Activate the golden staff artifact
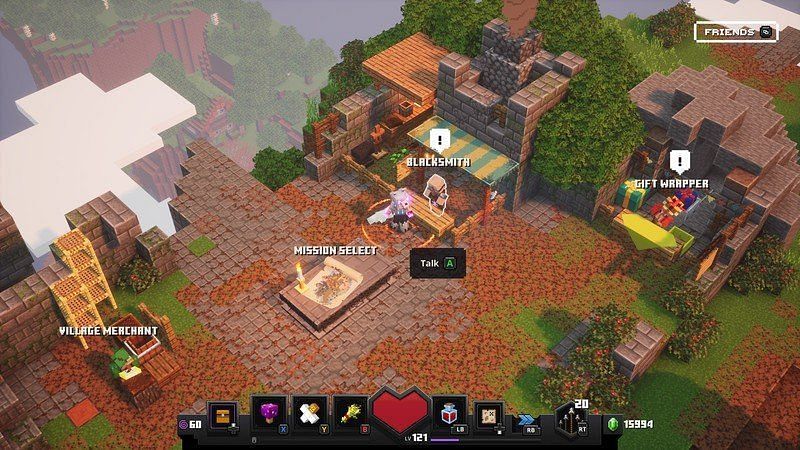Screen dimensions: 800x450 352,412
